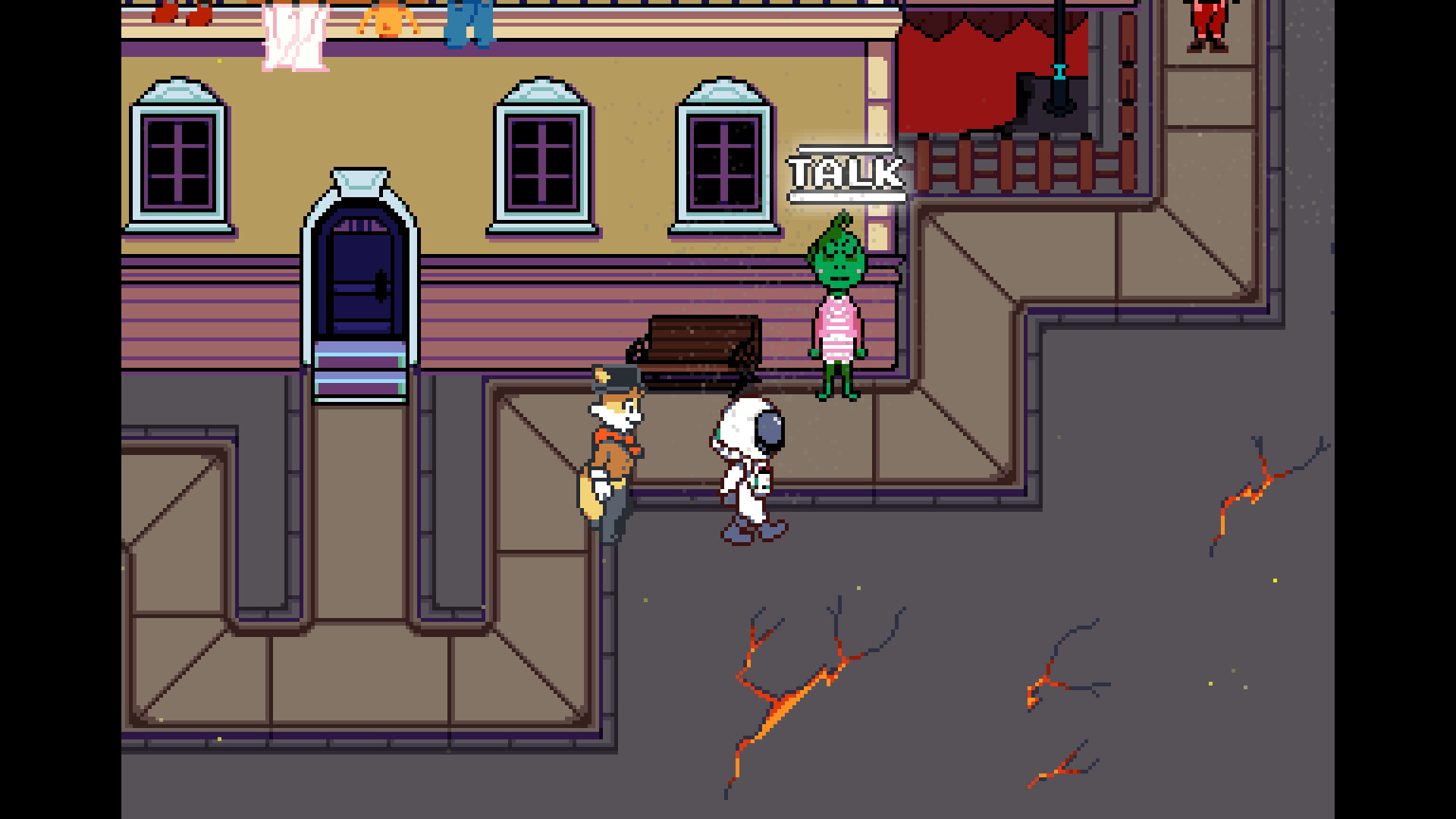Image resolution: width=1456 pixels, height=819 pixels.
Task: Click the orange shirt hanging on the clothesline
Action: click(387, 19)
